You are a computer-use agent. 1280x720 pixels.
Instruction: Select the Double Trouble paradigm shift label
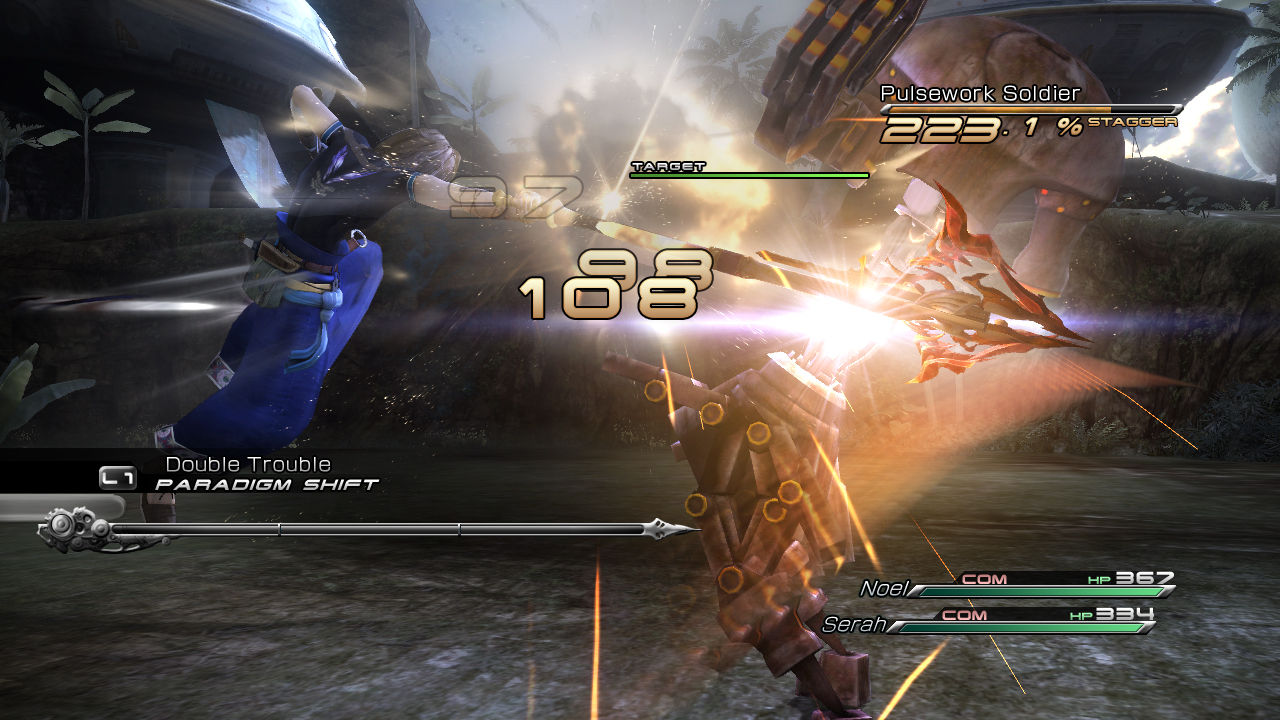(x=248, y=465)
